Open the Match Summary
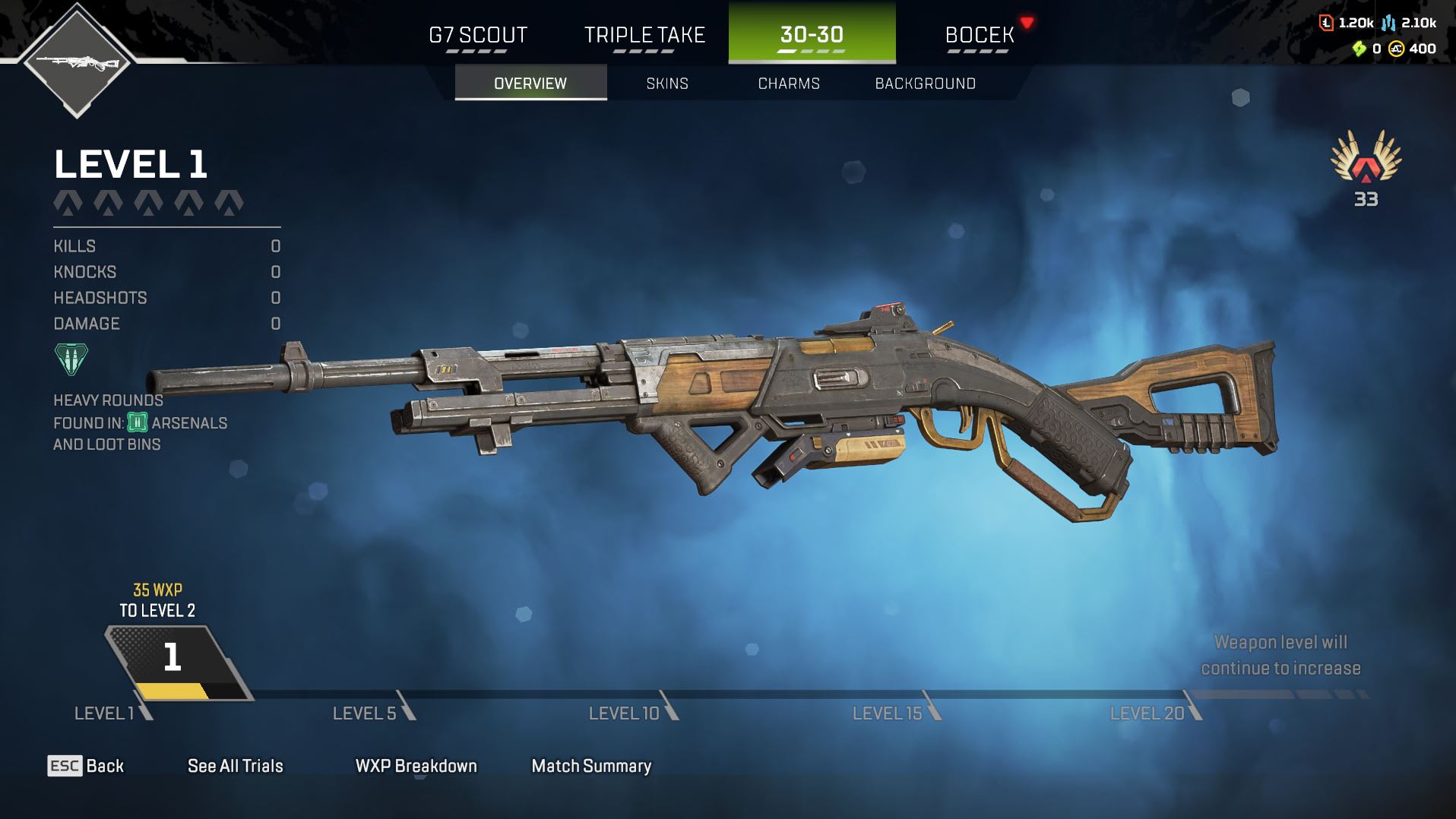Image resolution: width=1456 pixels, height=819 pixels. click(x=591, y=766)
